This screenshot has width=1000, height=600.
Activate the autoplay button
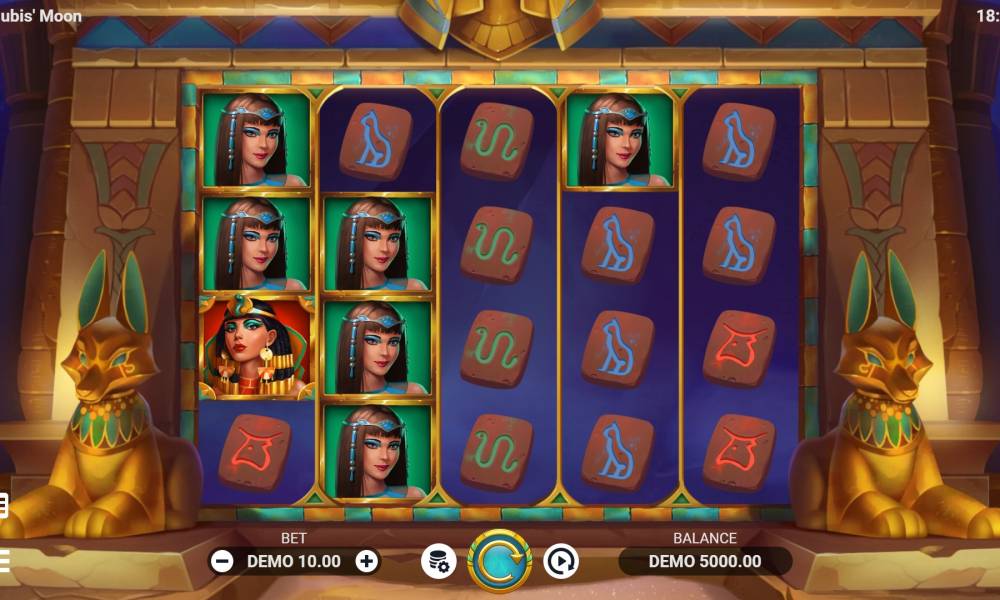[x=561, y=561]
